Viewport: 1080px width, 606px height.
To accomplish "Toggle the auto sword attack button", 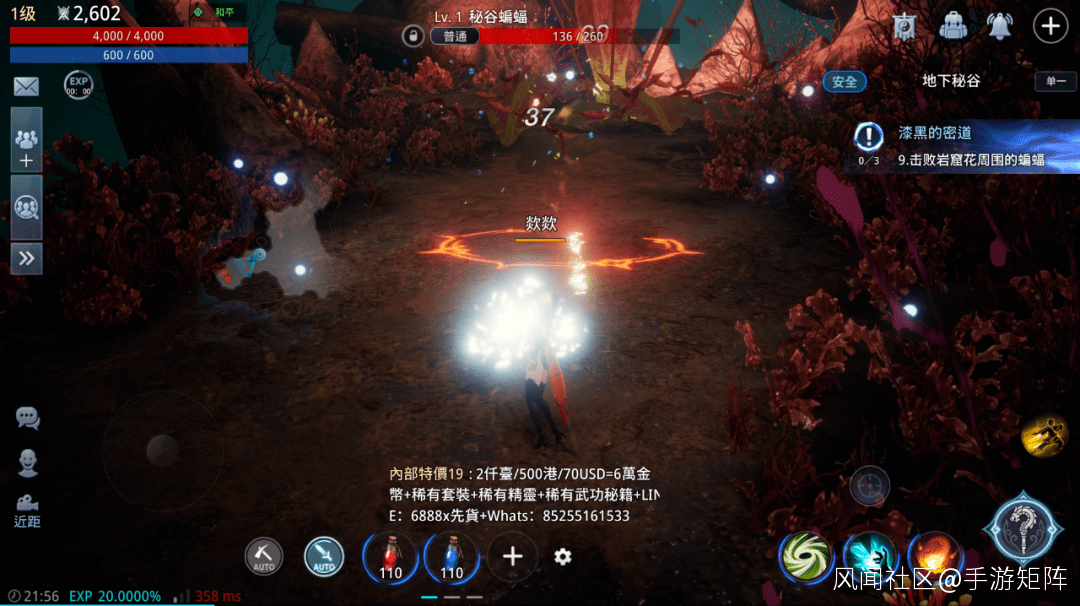I will pyautogui.click(x=324, y=557).
